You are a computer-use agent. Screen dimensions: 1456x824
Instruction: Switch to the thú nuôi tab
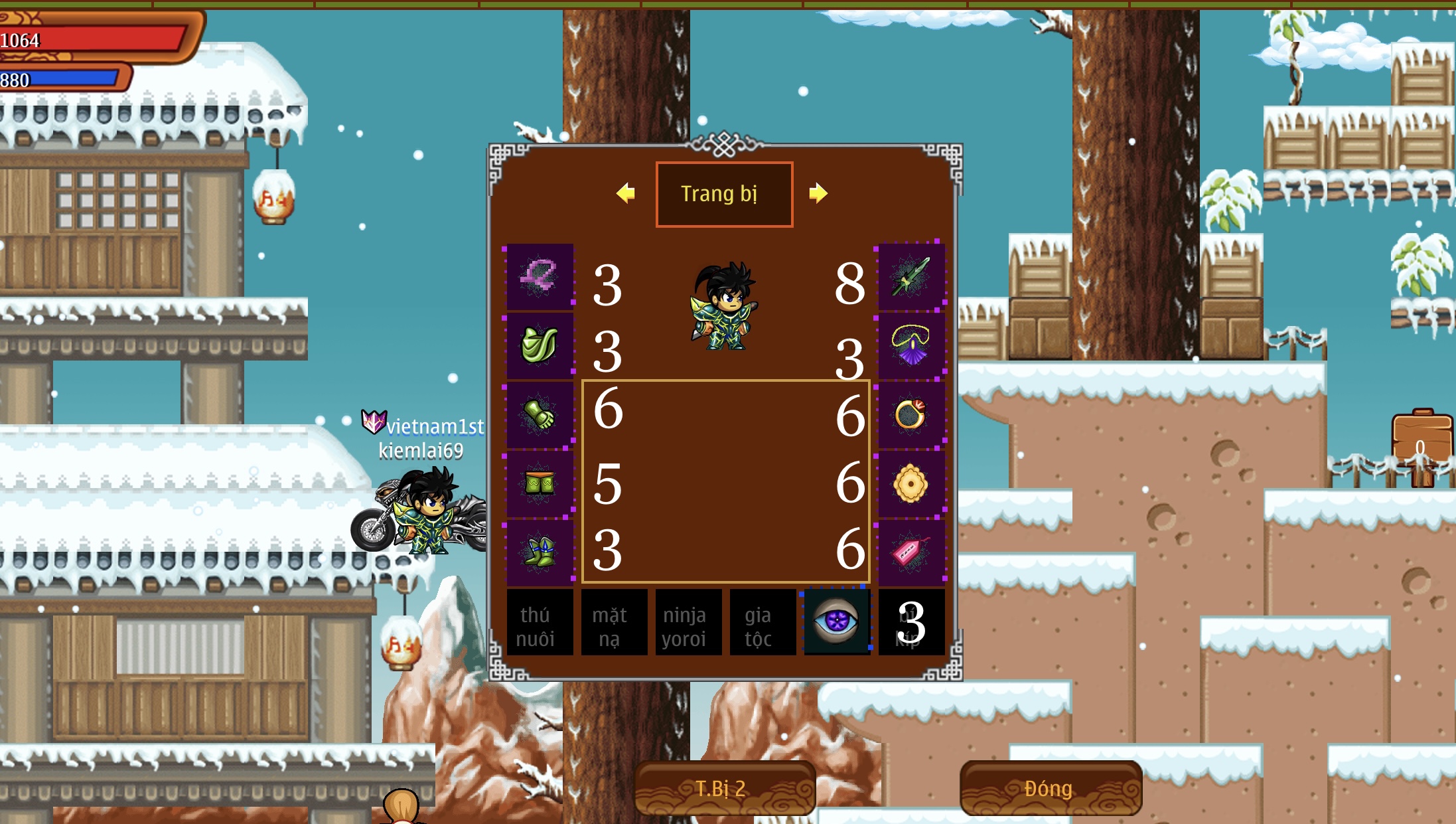tap(539, 622)
